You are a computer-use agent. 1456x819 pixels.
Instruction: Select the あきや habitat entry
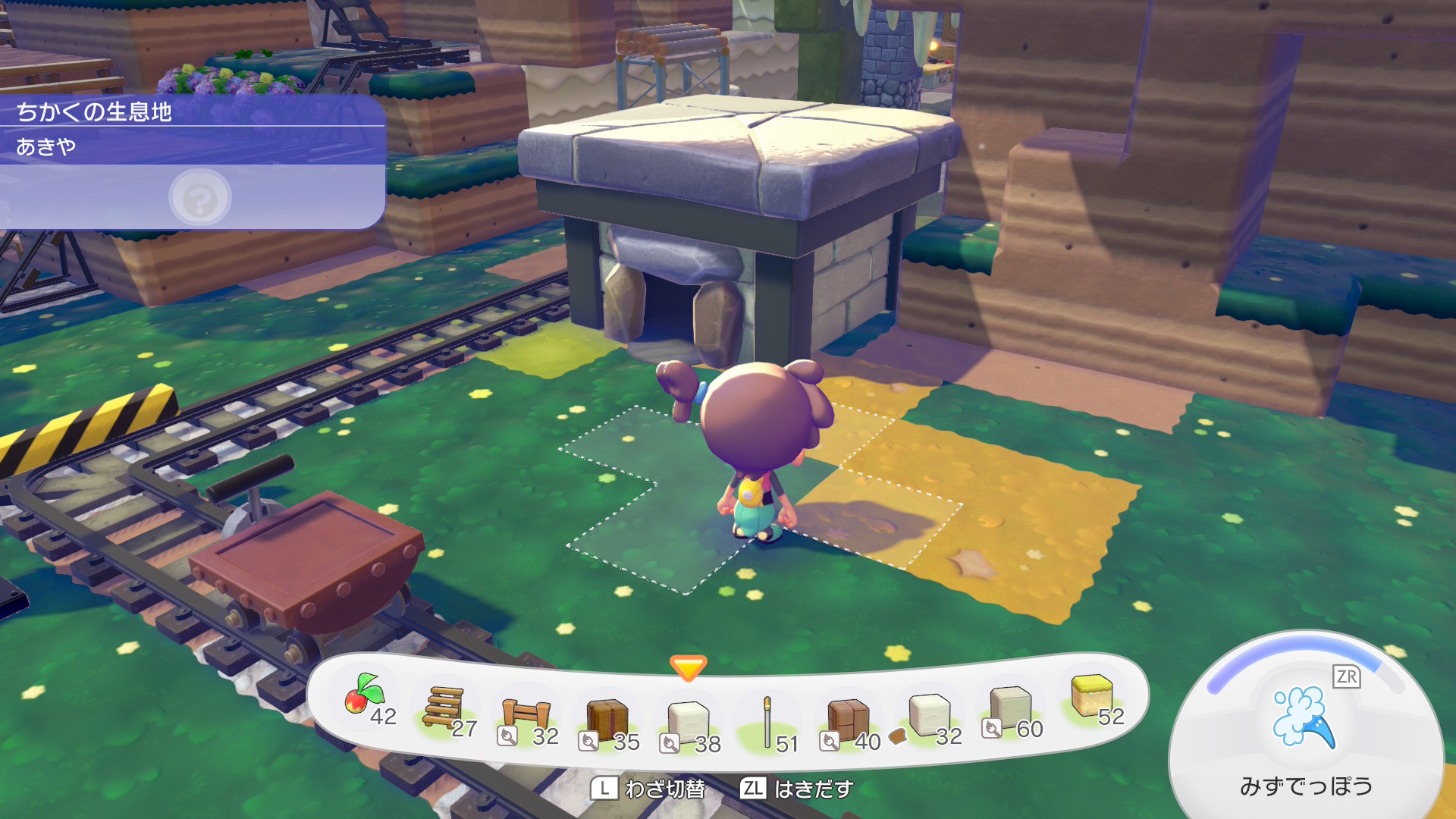pos(190,146)
